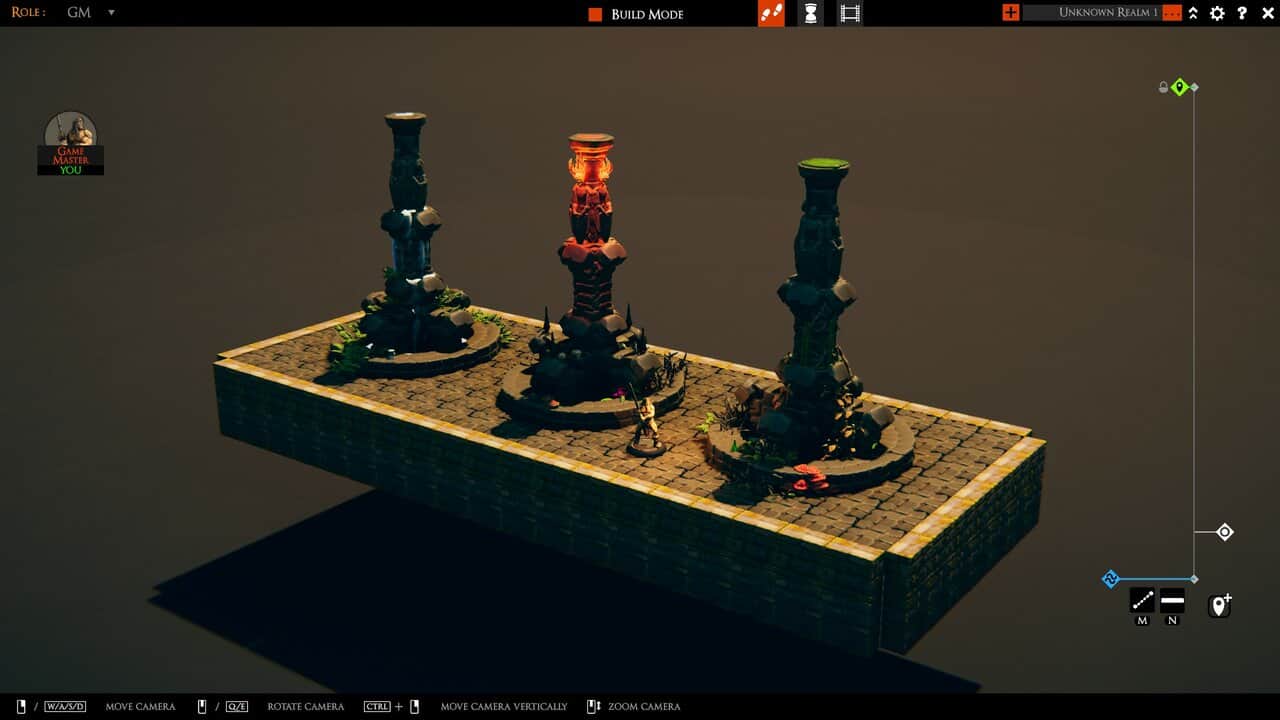The image size is (1280, 720).
Task: Open help with the question mark button
Action: (x=1242, y=13)
